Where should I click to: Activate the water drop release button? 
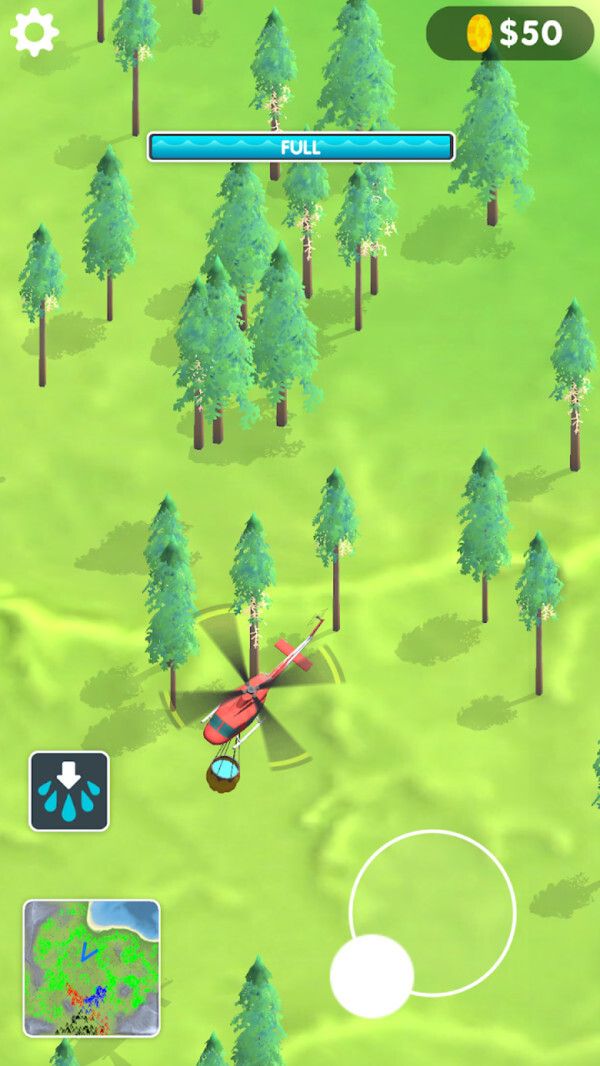click(x=69, y=791)
